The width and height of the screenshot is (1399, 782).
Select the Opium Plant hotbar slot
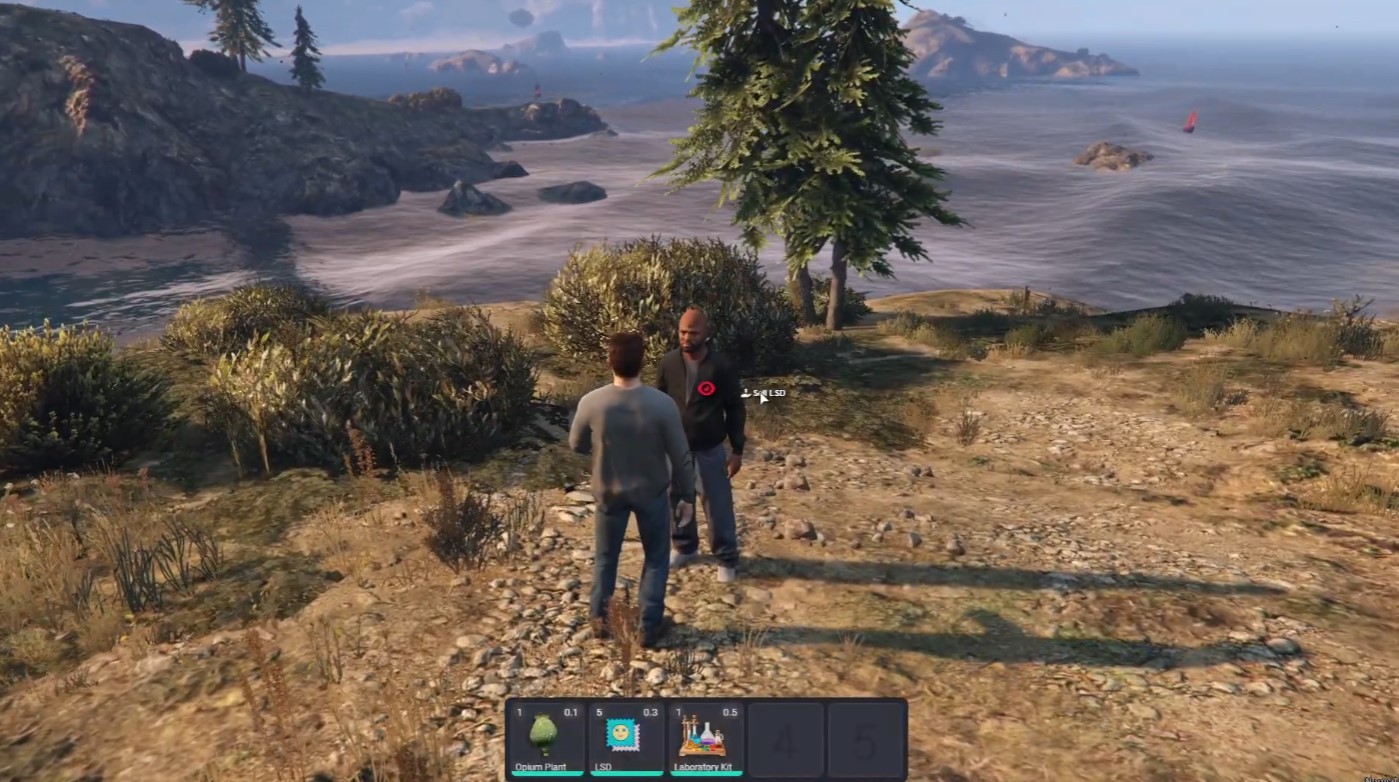(546, 739)
